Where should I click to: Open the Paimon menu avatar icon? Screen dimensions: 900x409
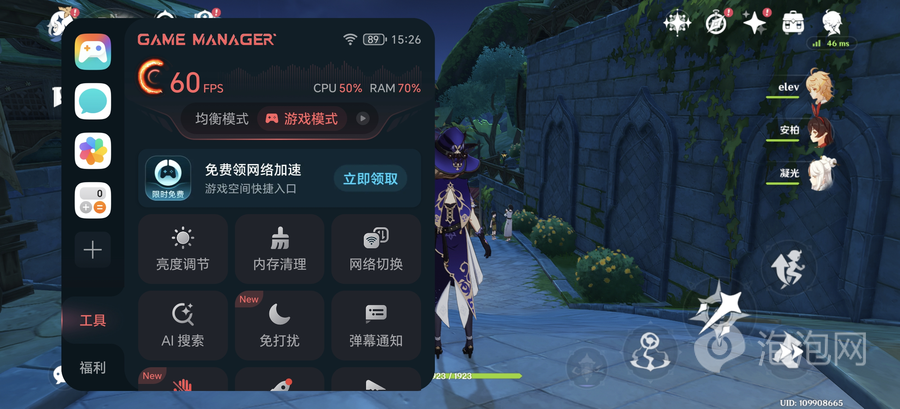(832, 22)
